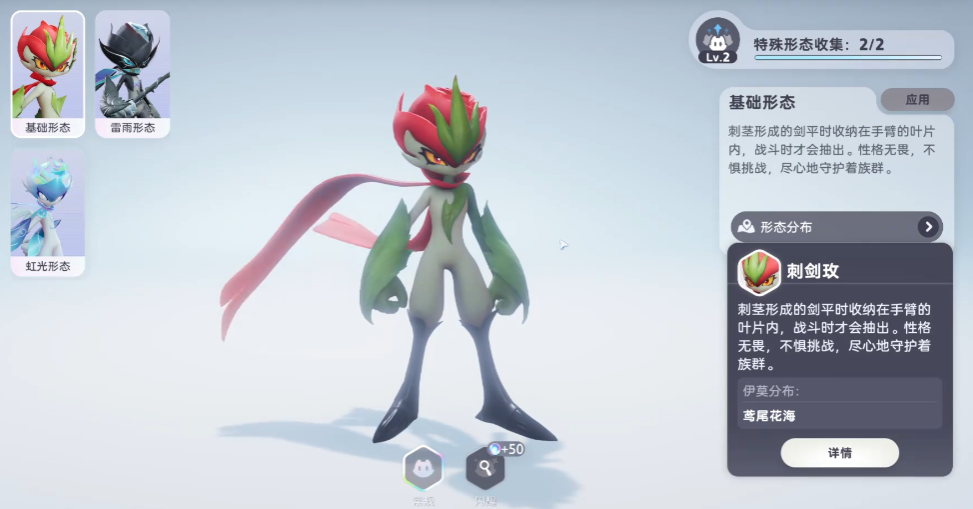Expand the 形态分布 form distribution arrow
This screenshot has height=509, width=973.
[x=929, y=227]
